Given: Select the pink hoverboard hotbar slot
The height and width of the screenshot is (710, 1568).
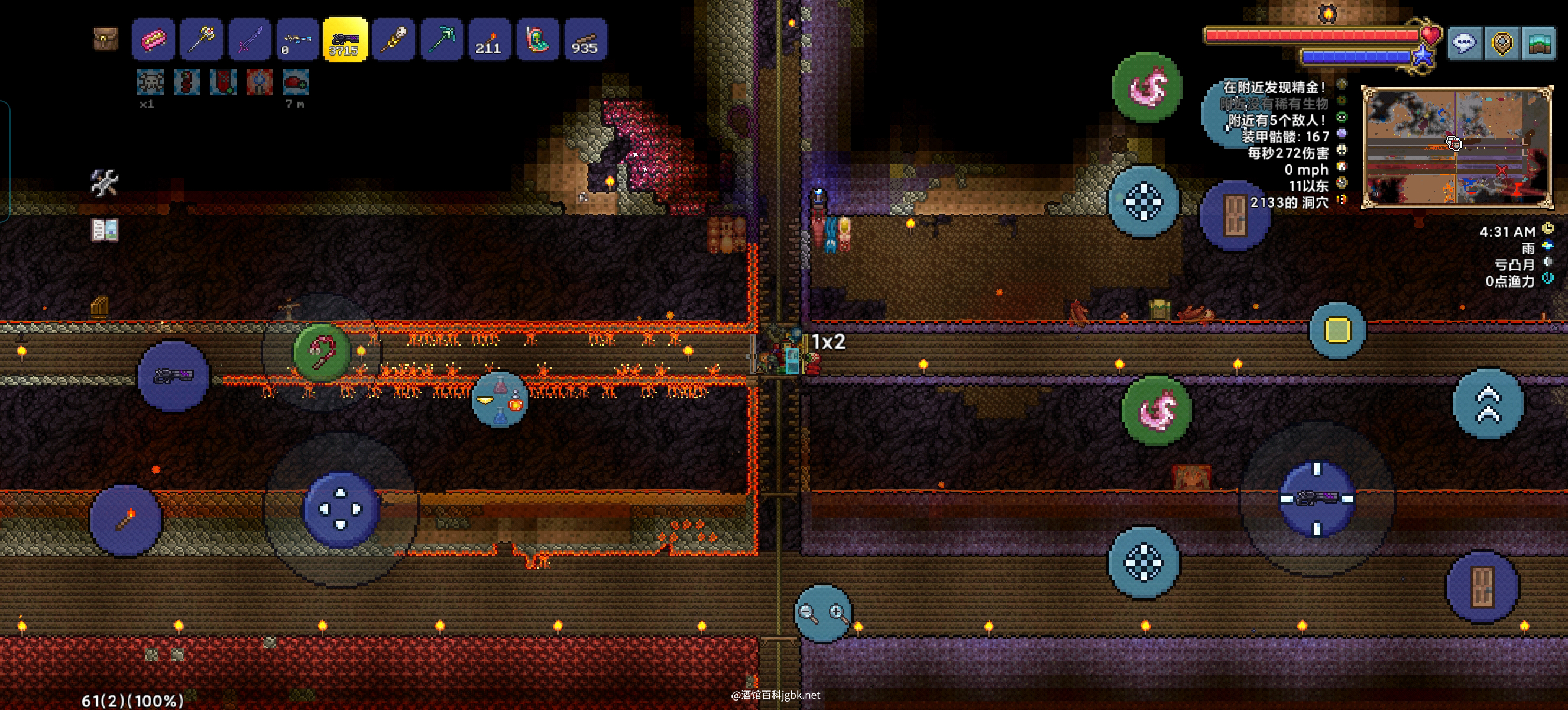Looking at the screenshot, I should tap(153, 40).
